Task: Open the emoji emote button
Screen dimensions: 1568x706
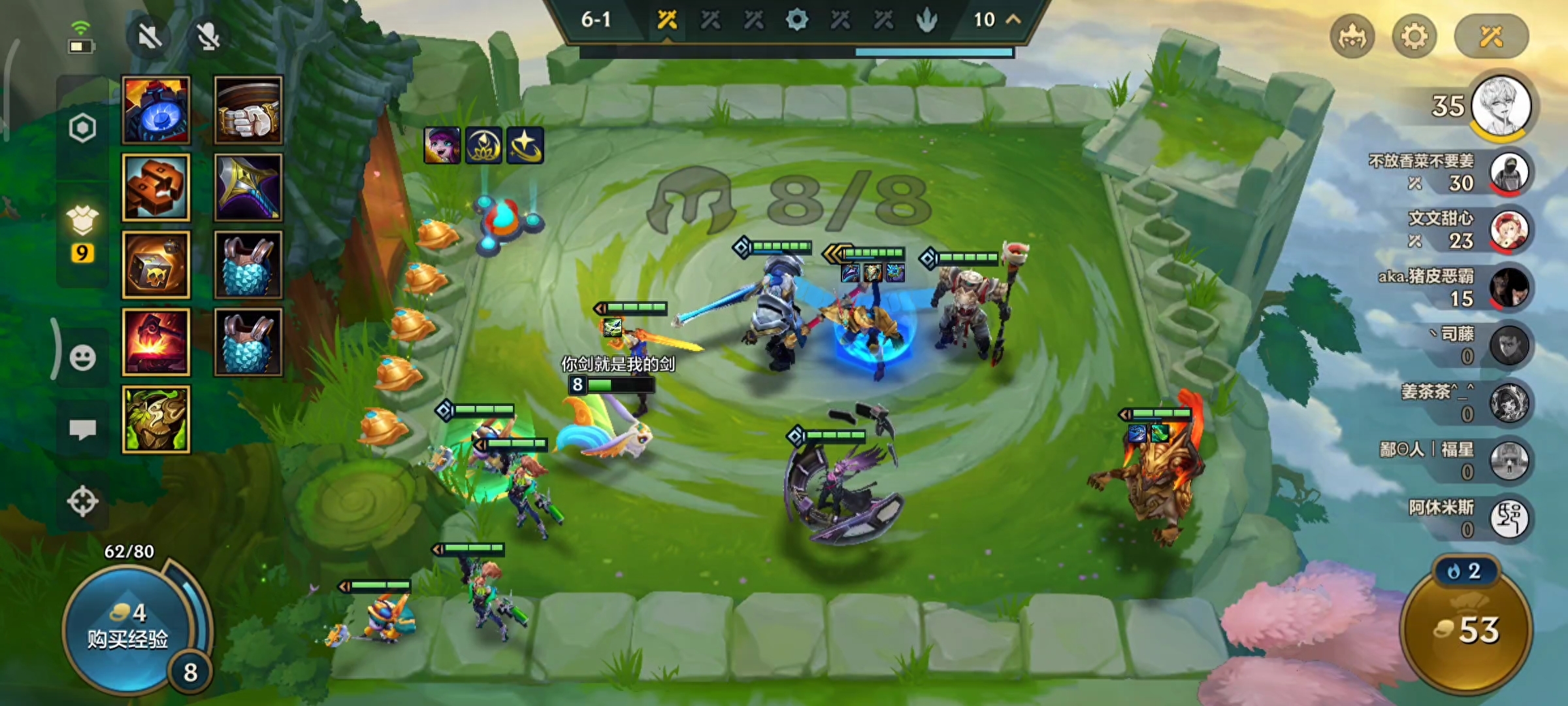Action: pos(82,358)
